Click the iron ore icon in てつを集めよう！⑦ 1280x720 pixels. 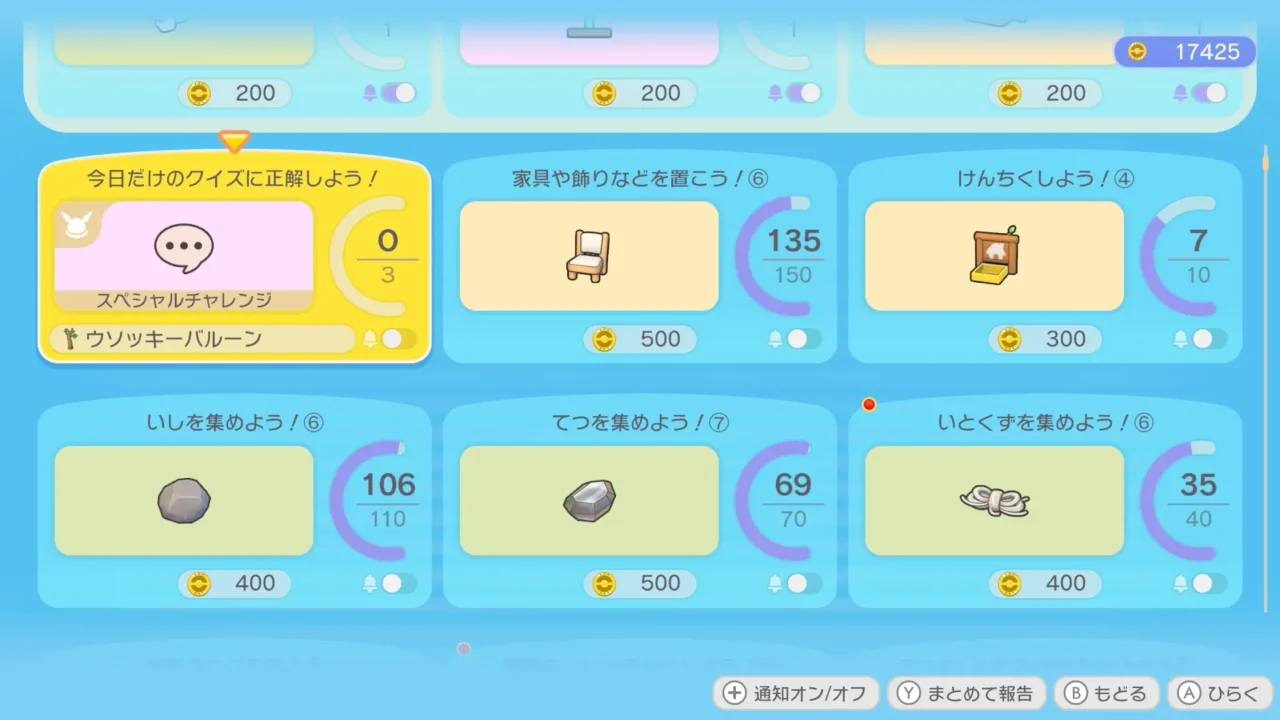[x=588, y=499]
